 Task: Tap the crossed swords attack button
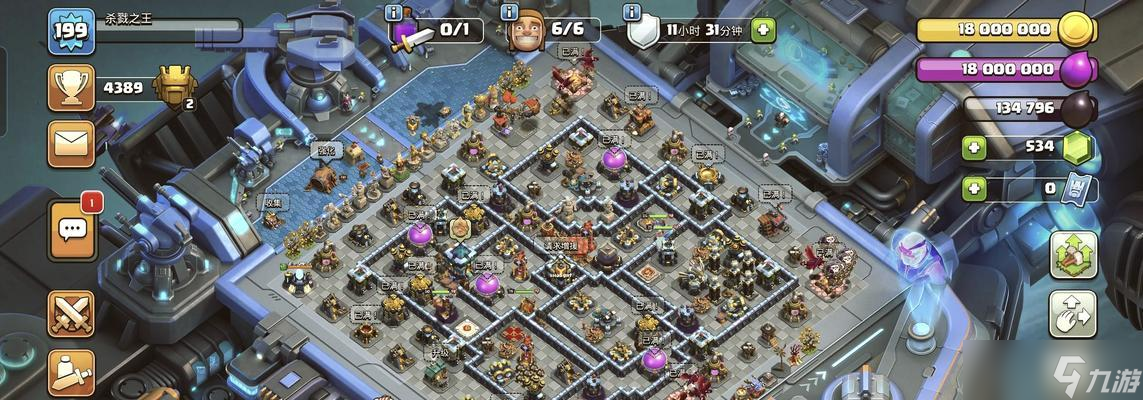[x=71, y=313]
